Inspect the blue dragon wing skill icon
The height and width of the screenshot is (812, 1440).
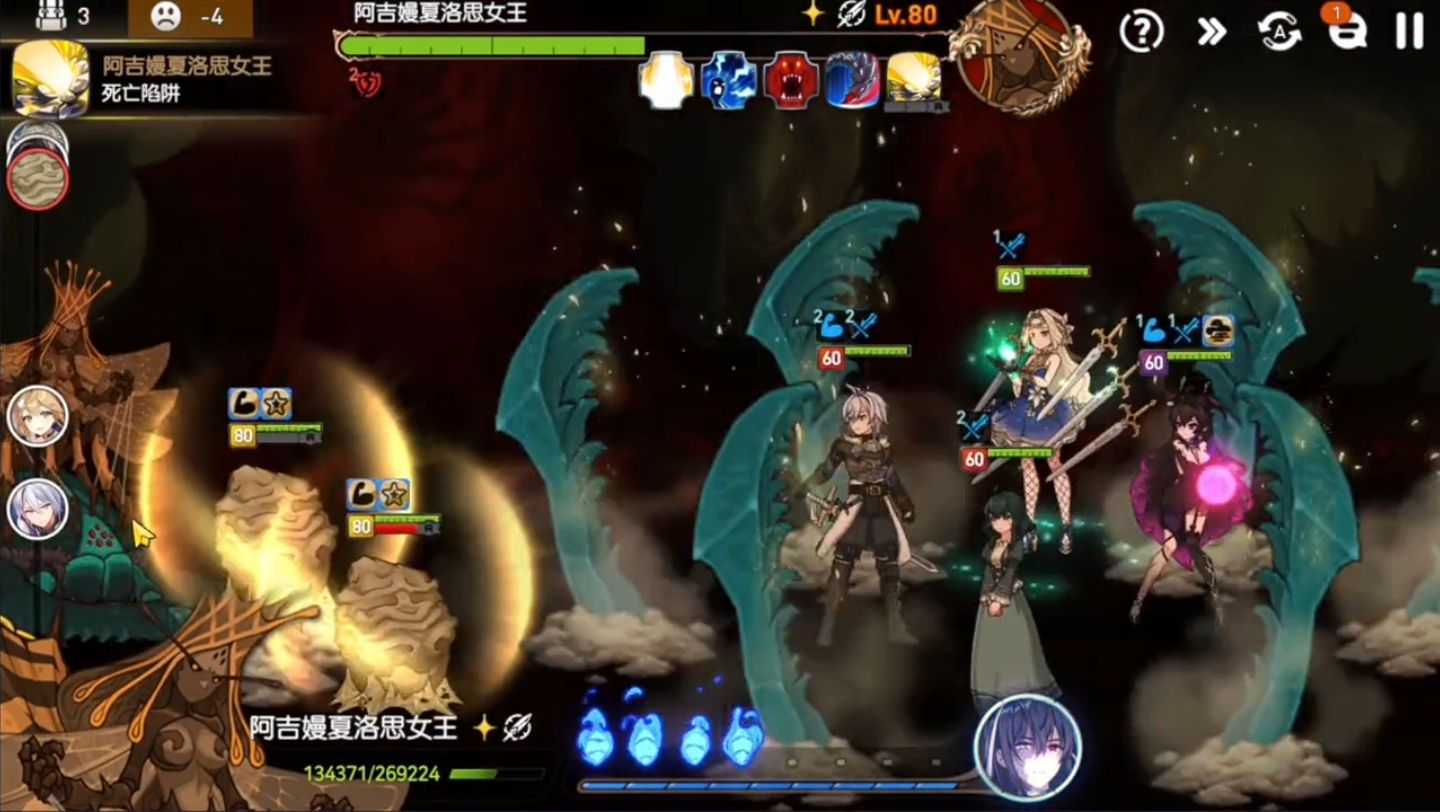tap(853, 81)
